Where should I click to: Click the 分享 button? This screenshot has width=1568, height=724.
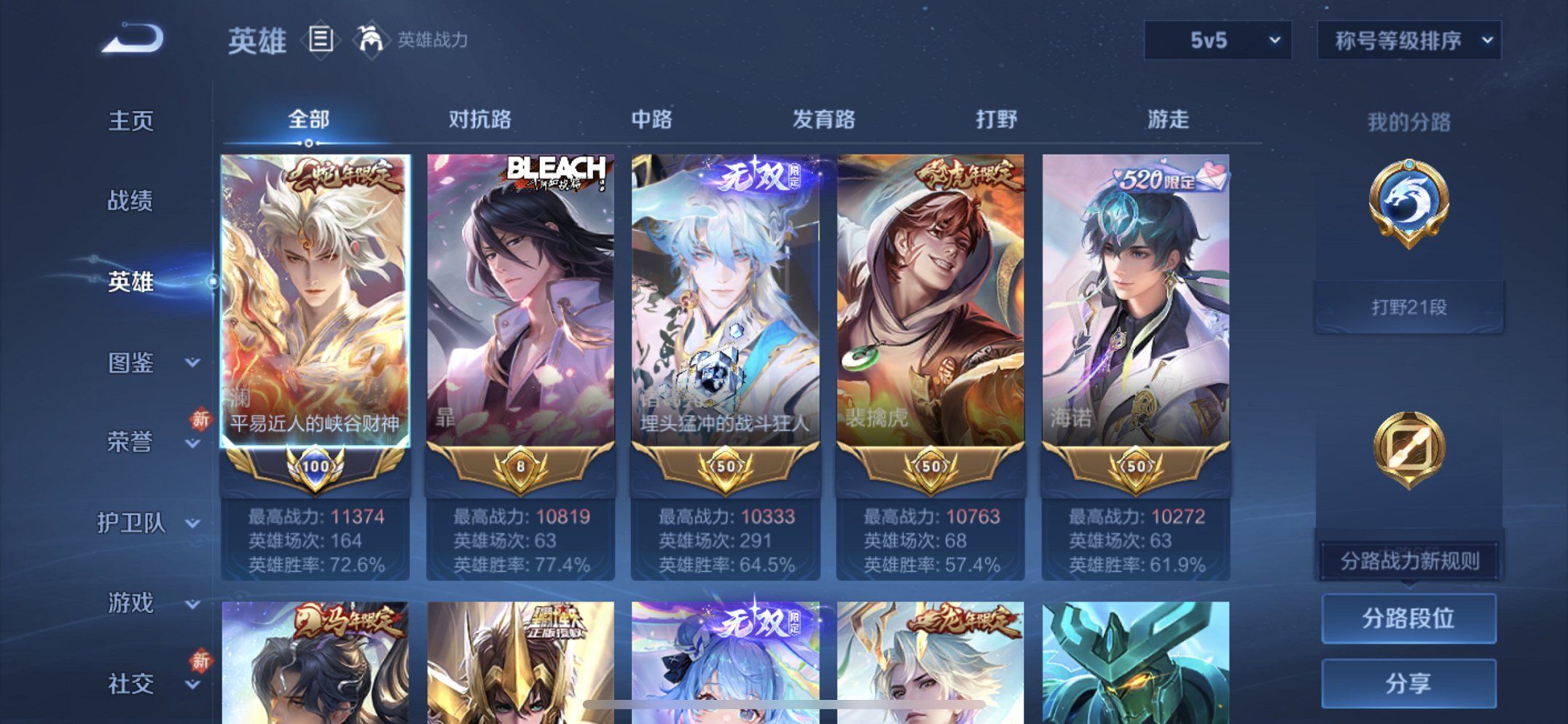click(x=1408, y=683)
